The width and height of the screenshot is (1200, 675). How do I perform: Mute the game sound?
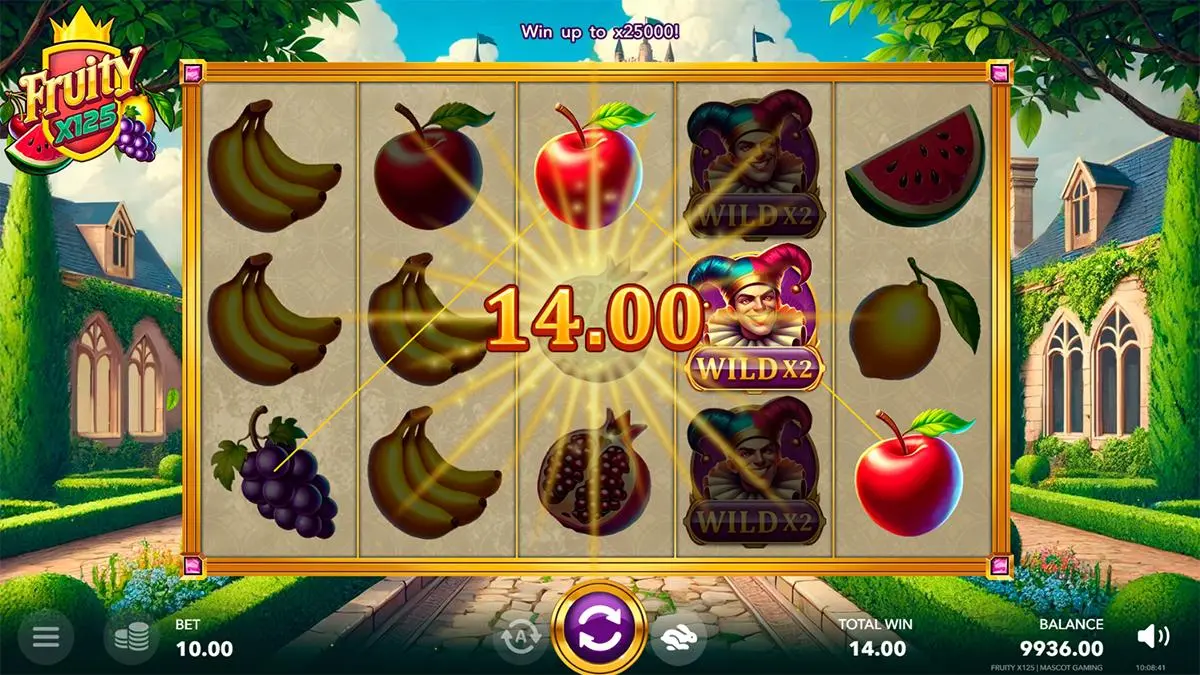coord(1153,636)
